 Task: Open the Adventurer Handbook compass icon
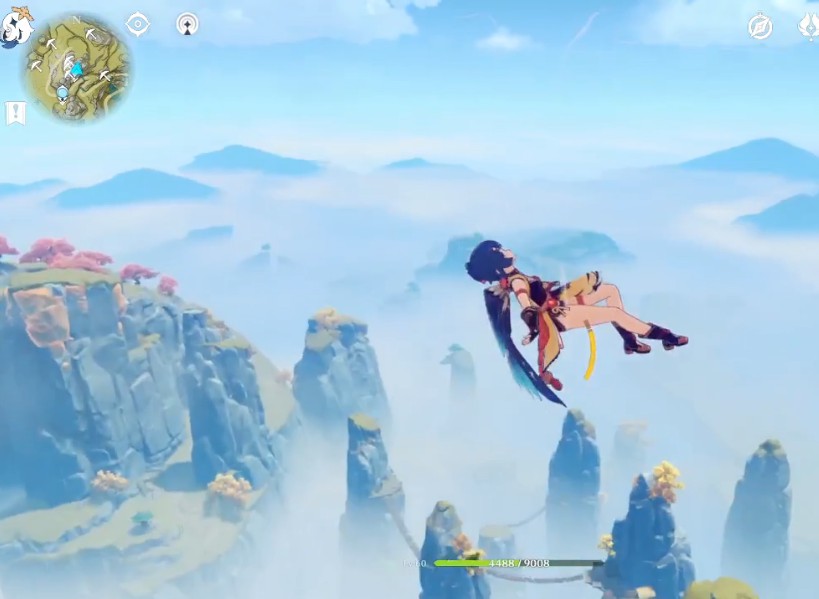pyautogui.click(x=760, y=27)
